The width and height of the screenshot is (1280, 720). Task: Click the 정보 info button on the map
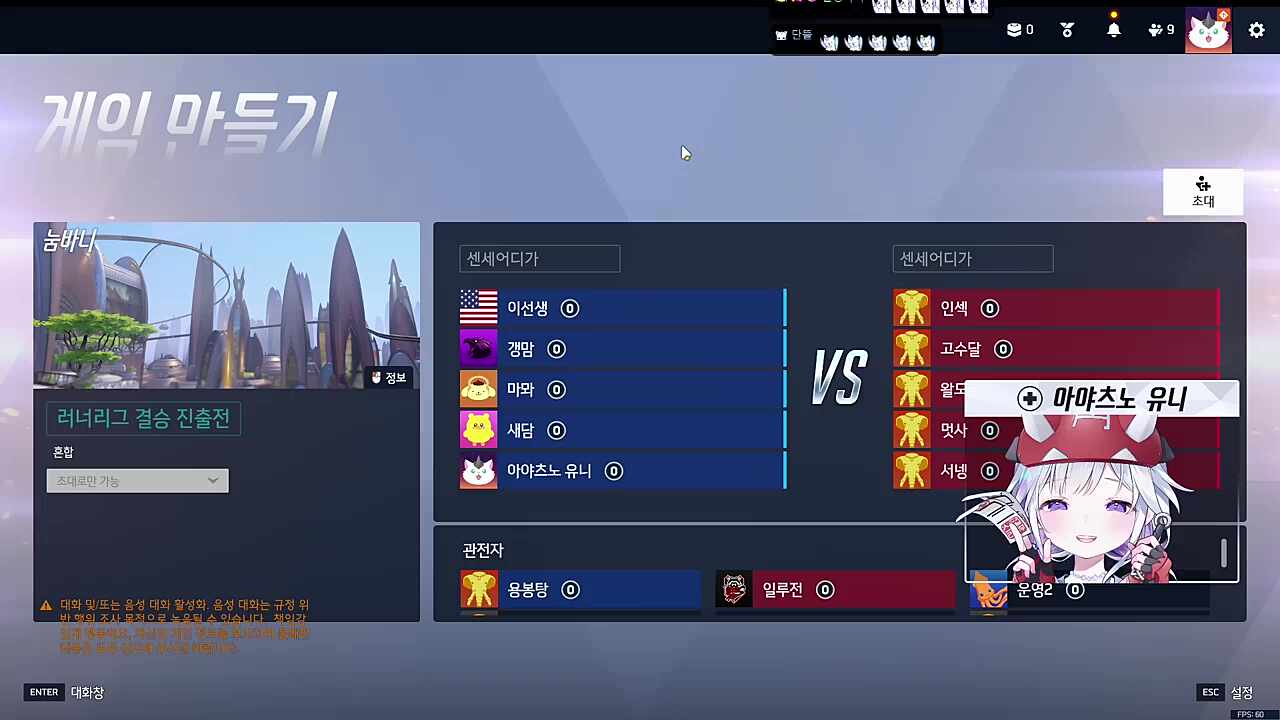pos(388,377)
